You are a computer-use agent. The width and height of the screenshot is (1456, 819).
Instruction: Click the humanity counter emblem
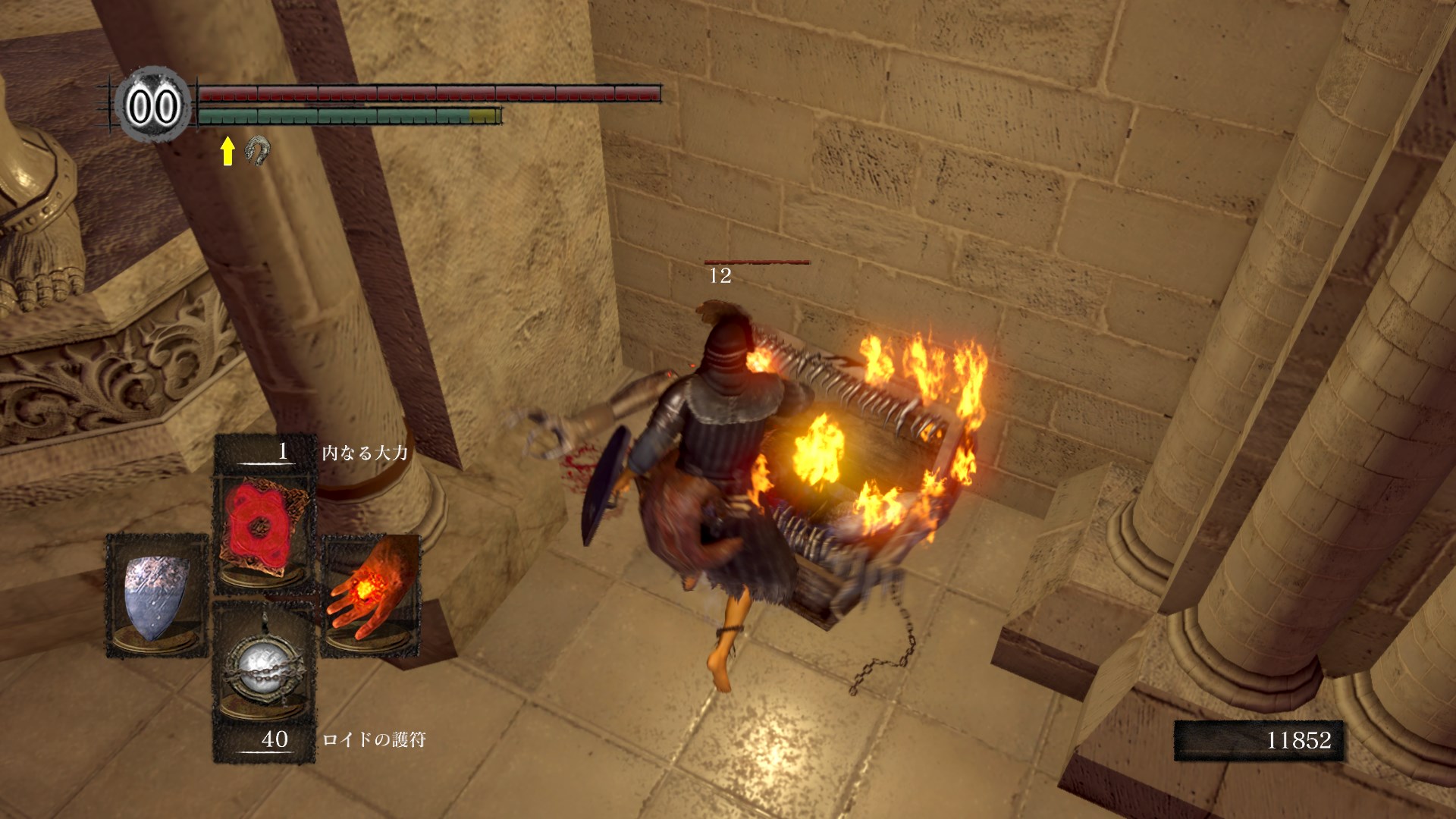[153, 106]
